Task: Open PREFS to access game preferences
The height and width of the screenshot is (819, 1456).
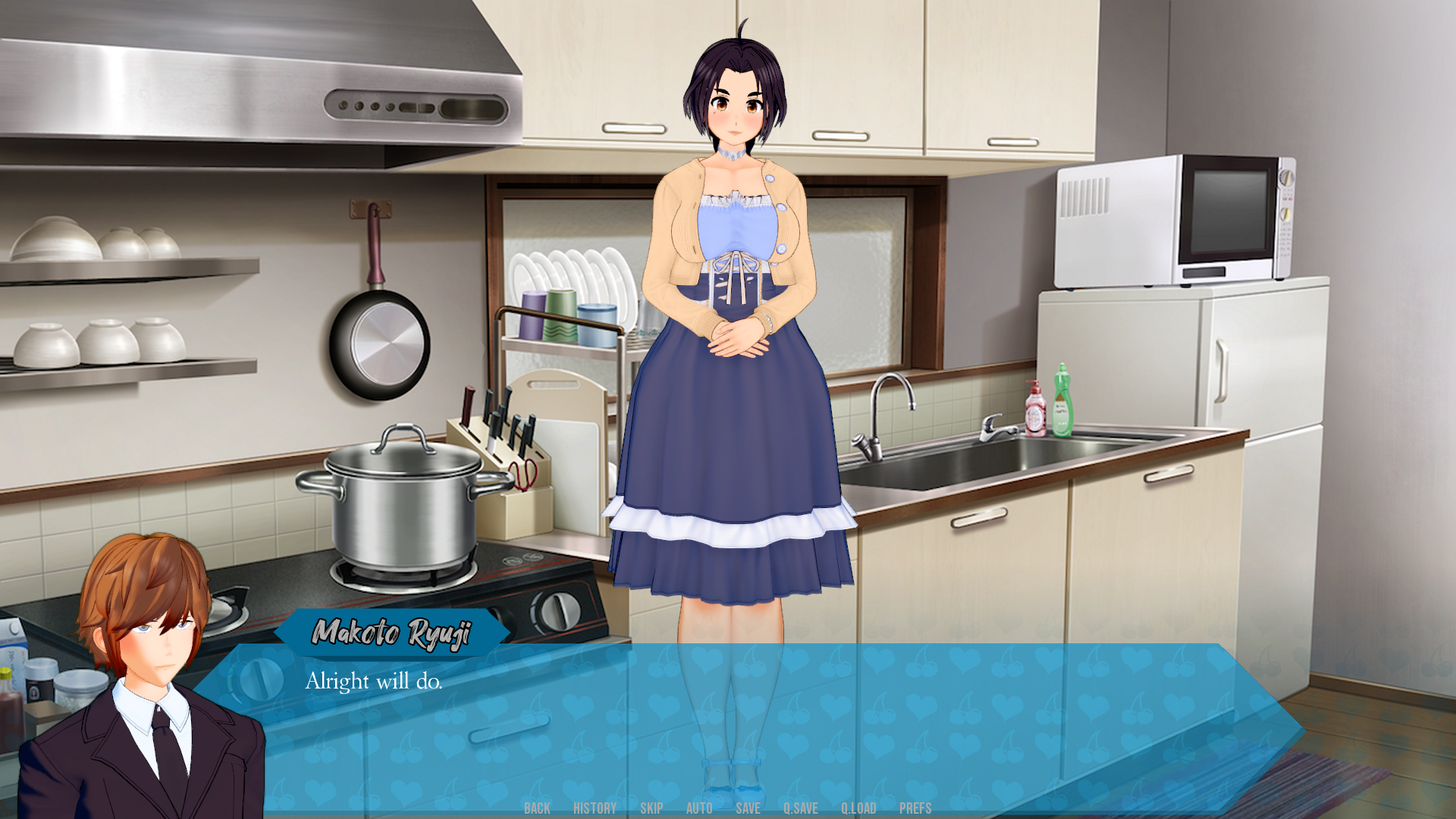Action: 916,808
